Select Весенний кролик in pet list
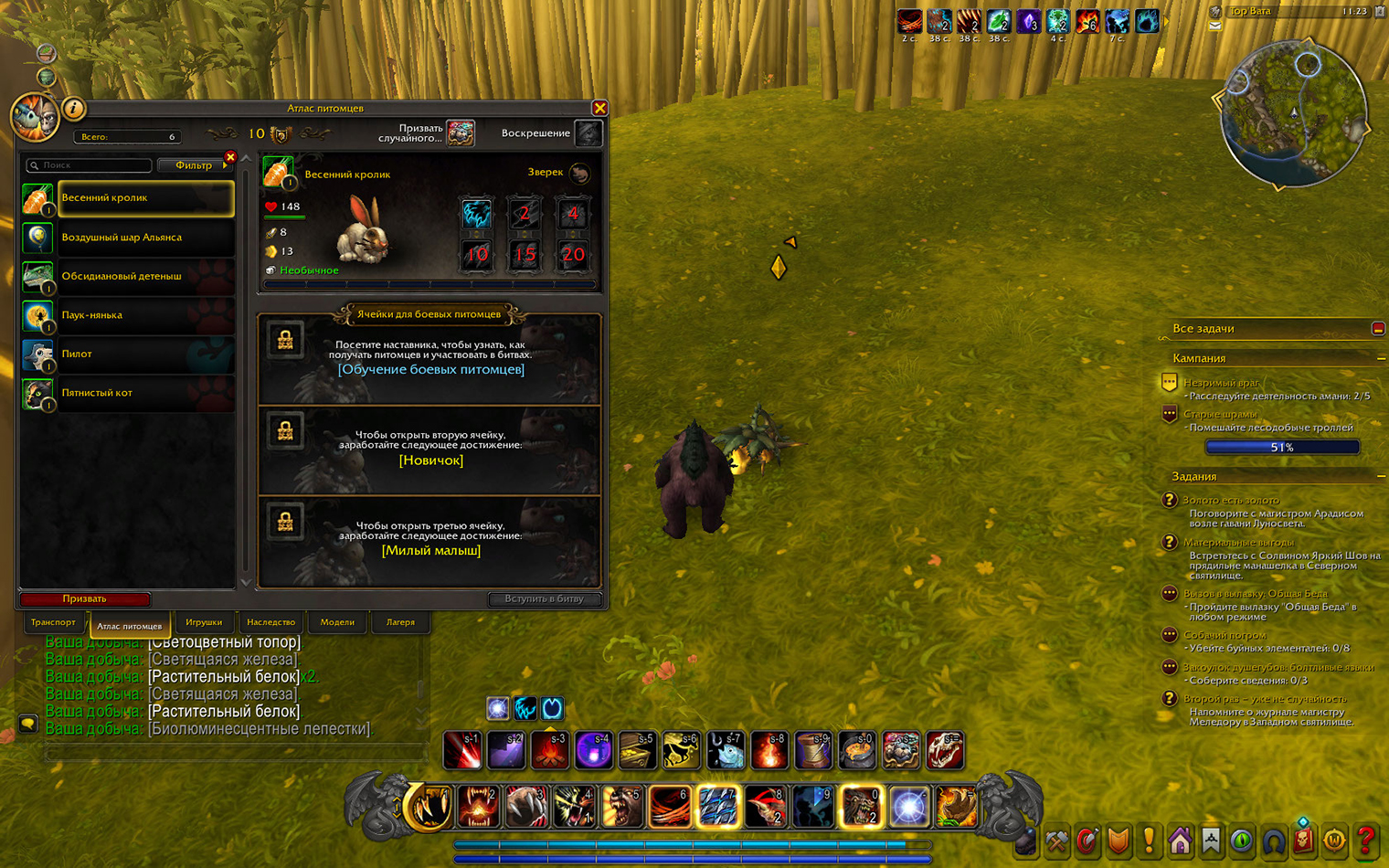The width and height of the screenshot is (1389, 868). [144, 198]
